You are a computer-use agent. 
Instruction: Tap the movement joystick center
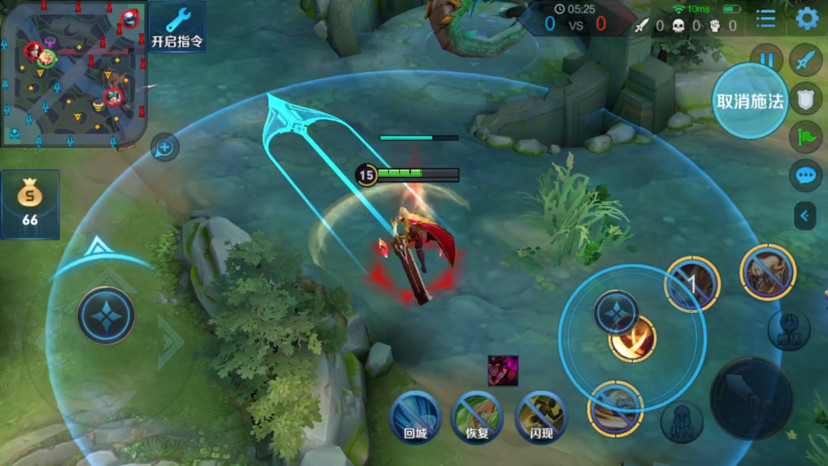[x=106, y=315]
